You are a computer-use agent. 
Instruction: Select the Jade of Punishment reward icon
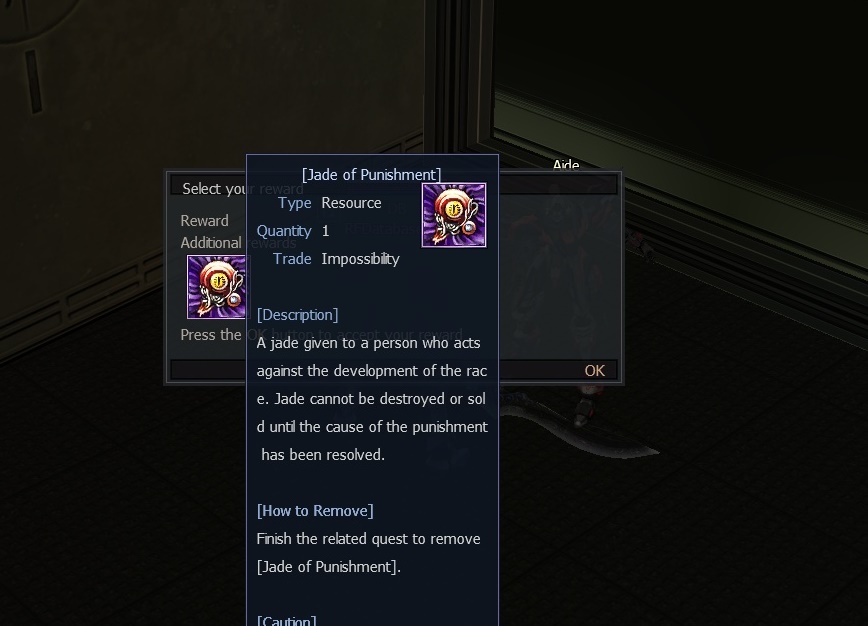[x=216, y=287]
